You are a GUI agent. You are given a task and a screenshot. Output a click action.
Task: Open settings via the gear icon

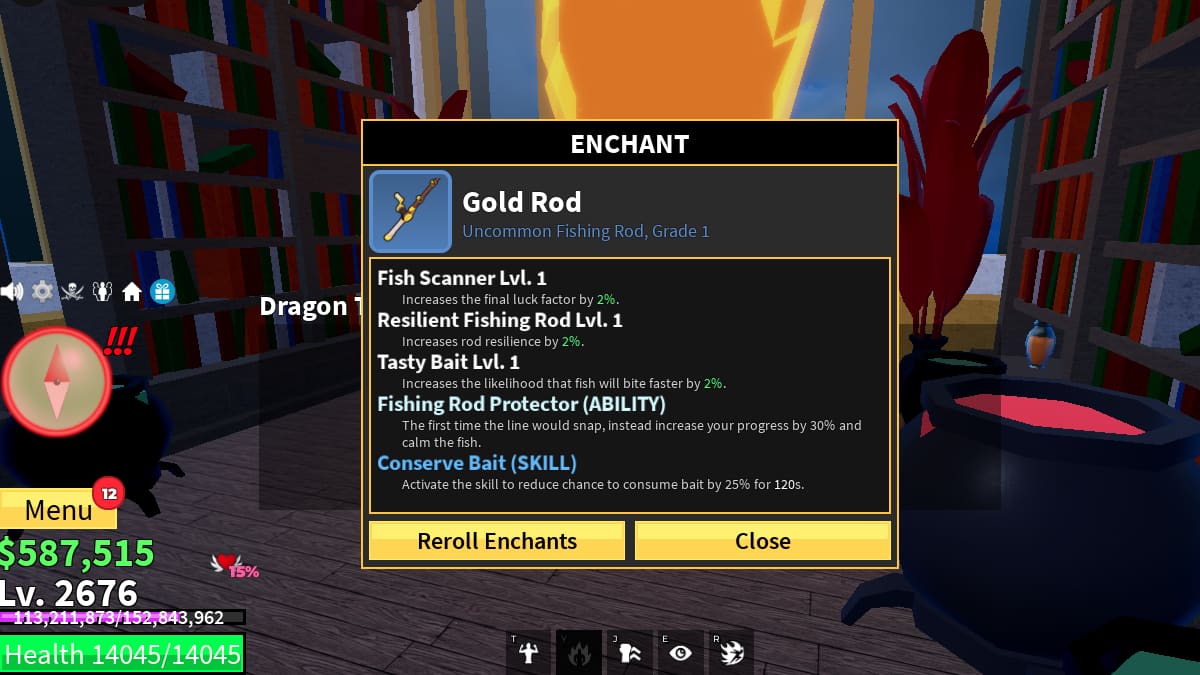click(42, 292)
